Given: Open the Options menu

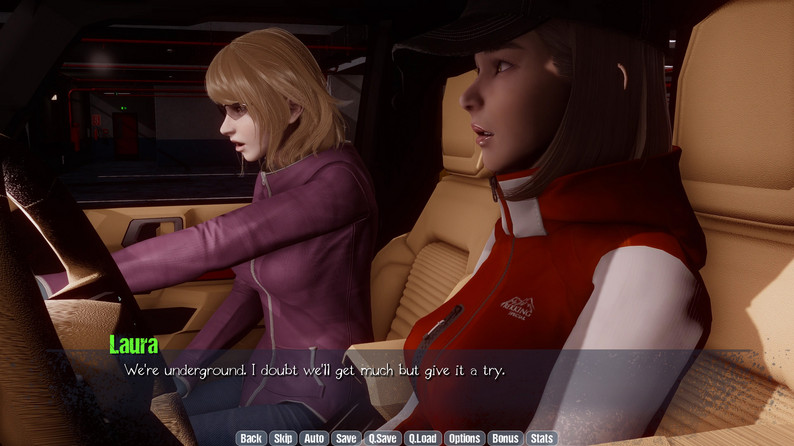Looking at the screenshot, I should pos(464,438).
